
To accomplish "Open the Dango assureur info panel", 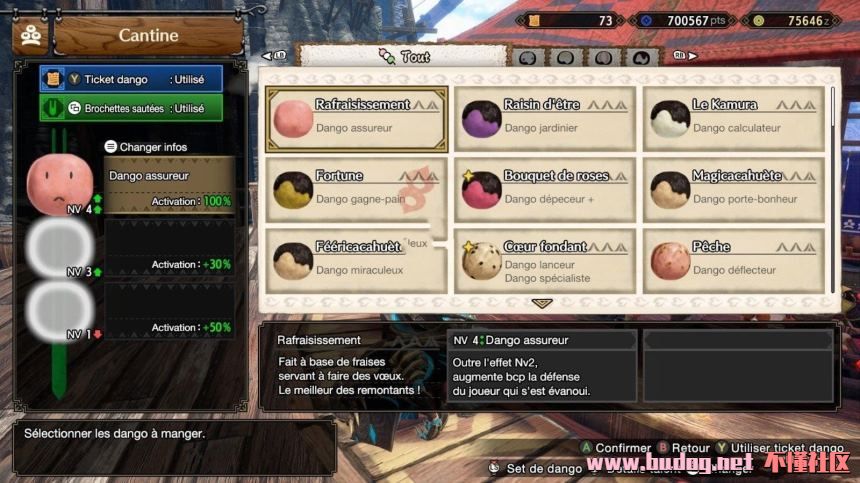I will coord(169,186).
